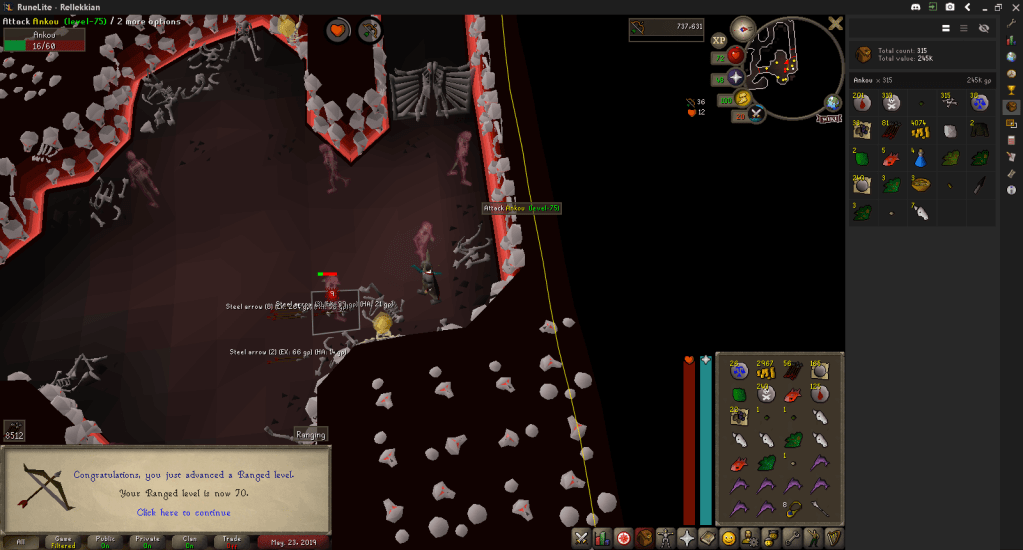Image resolution: width=1023 pixels, height=550 pixels.
Task: Open the Spellbook tab
Action: pyautogui.click(x=708, y=538)
